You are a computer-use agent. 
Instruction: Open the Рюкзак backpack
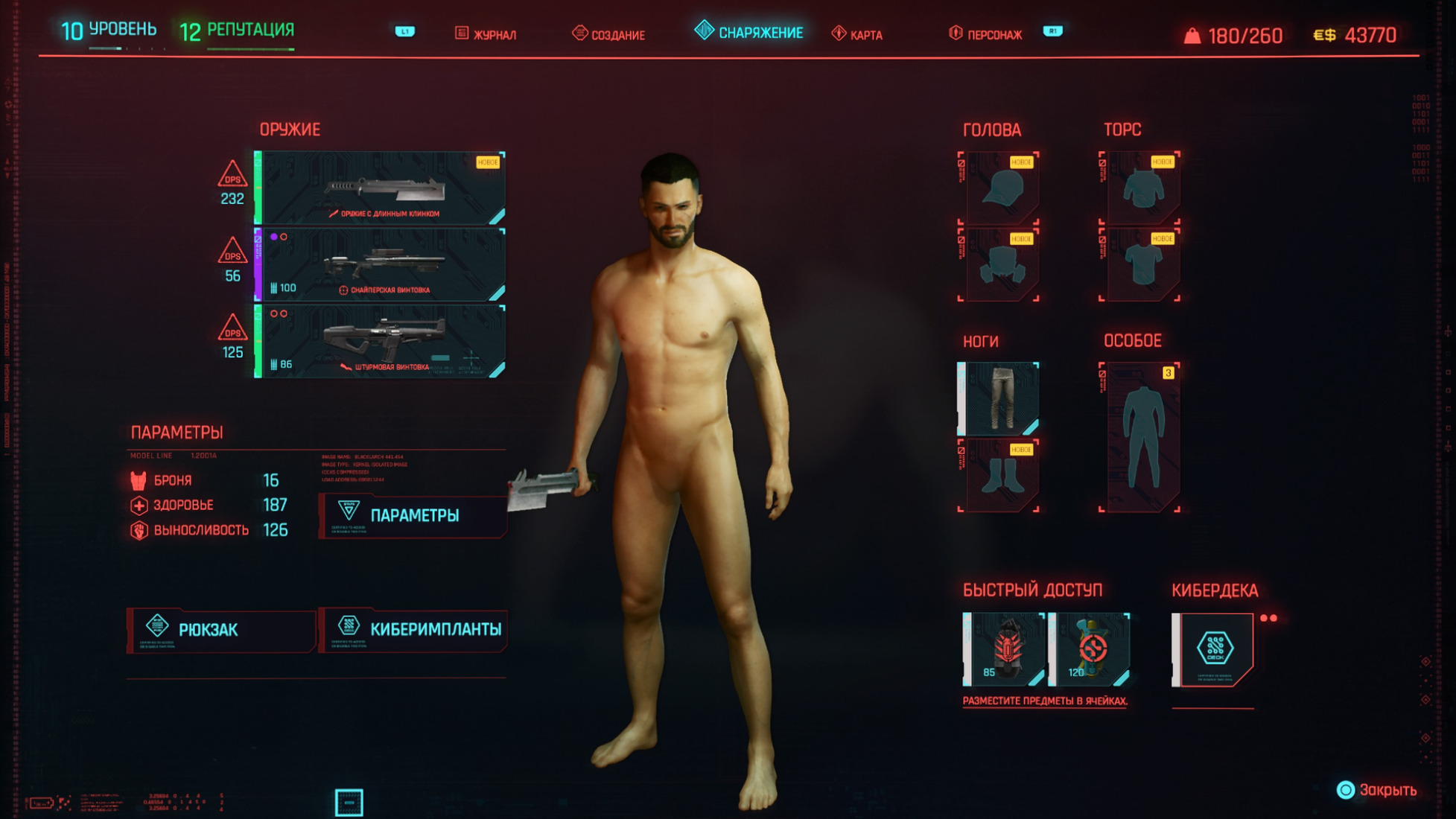pos(221,630)
